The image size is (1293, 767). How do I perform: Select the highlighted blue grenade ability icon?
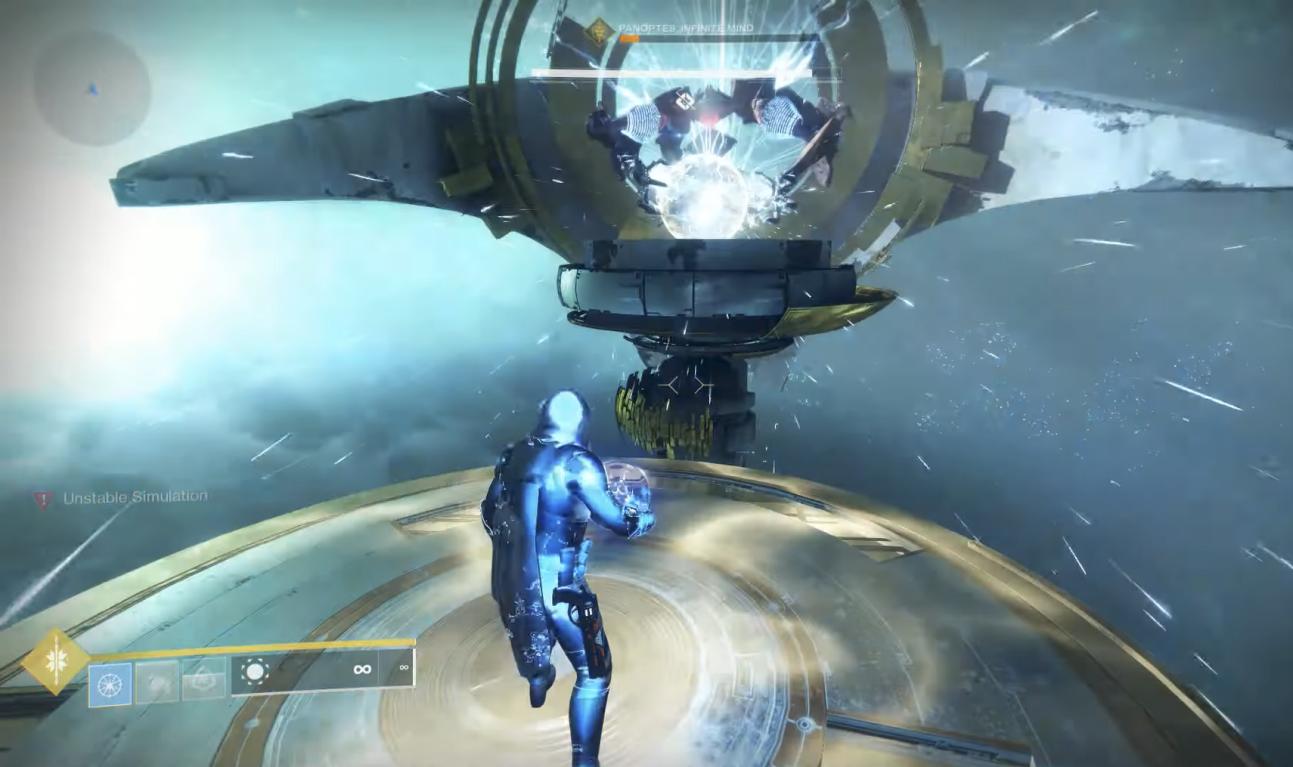tap(110, 684)
